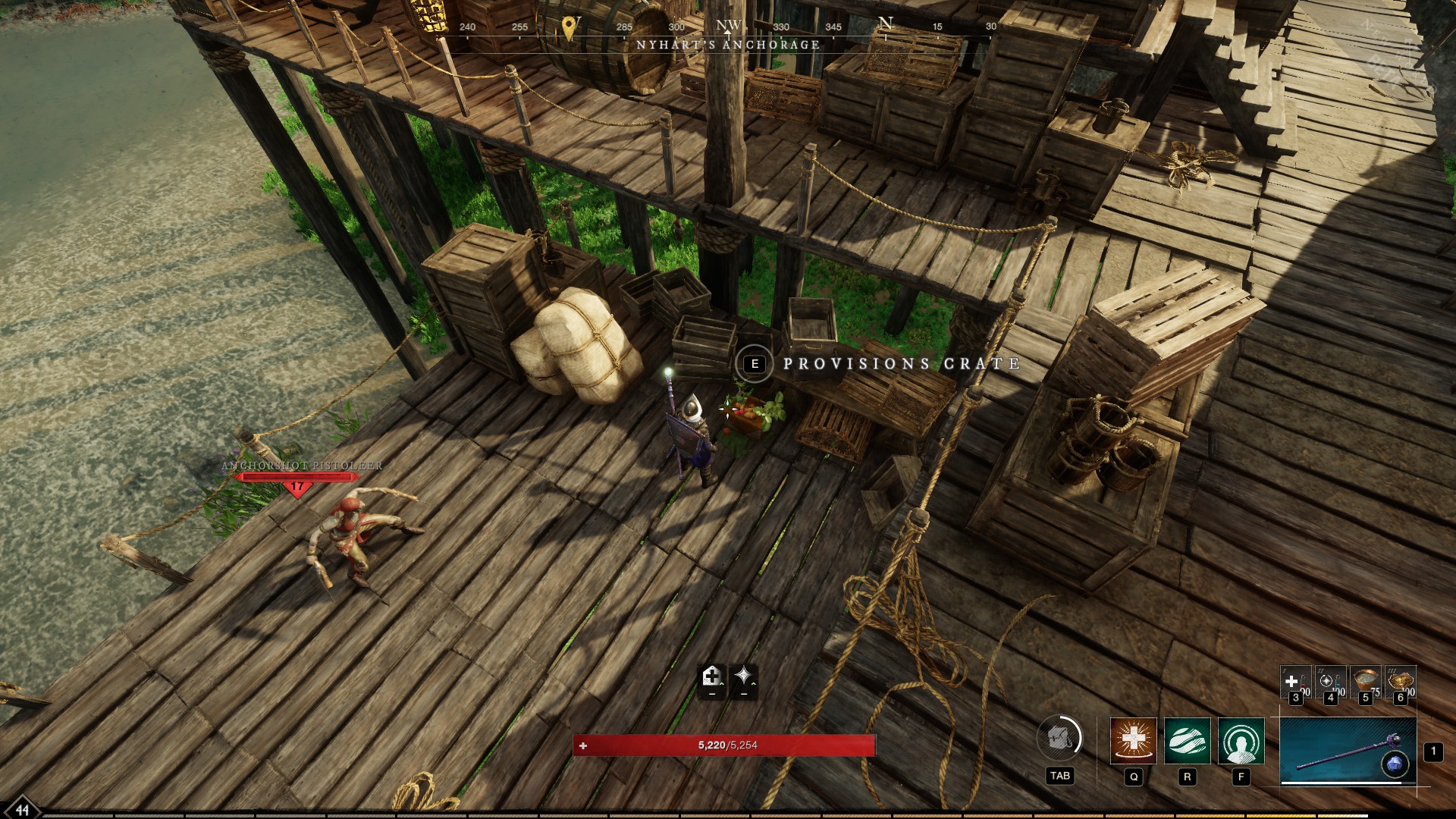Activate the Sacred Ground healing ability

click(x=1133, y=740)
